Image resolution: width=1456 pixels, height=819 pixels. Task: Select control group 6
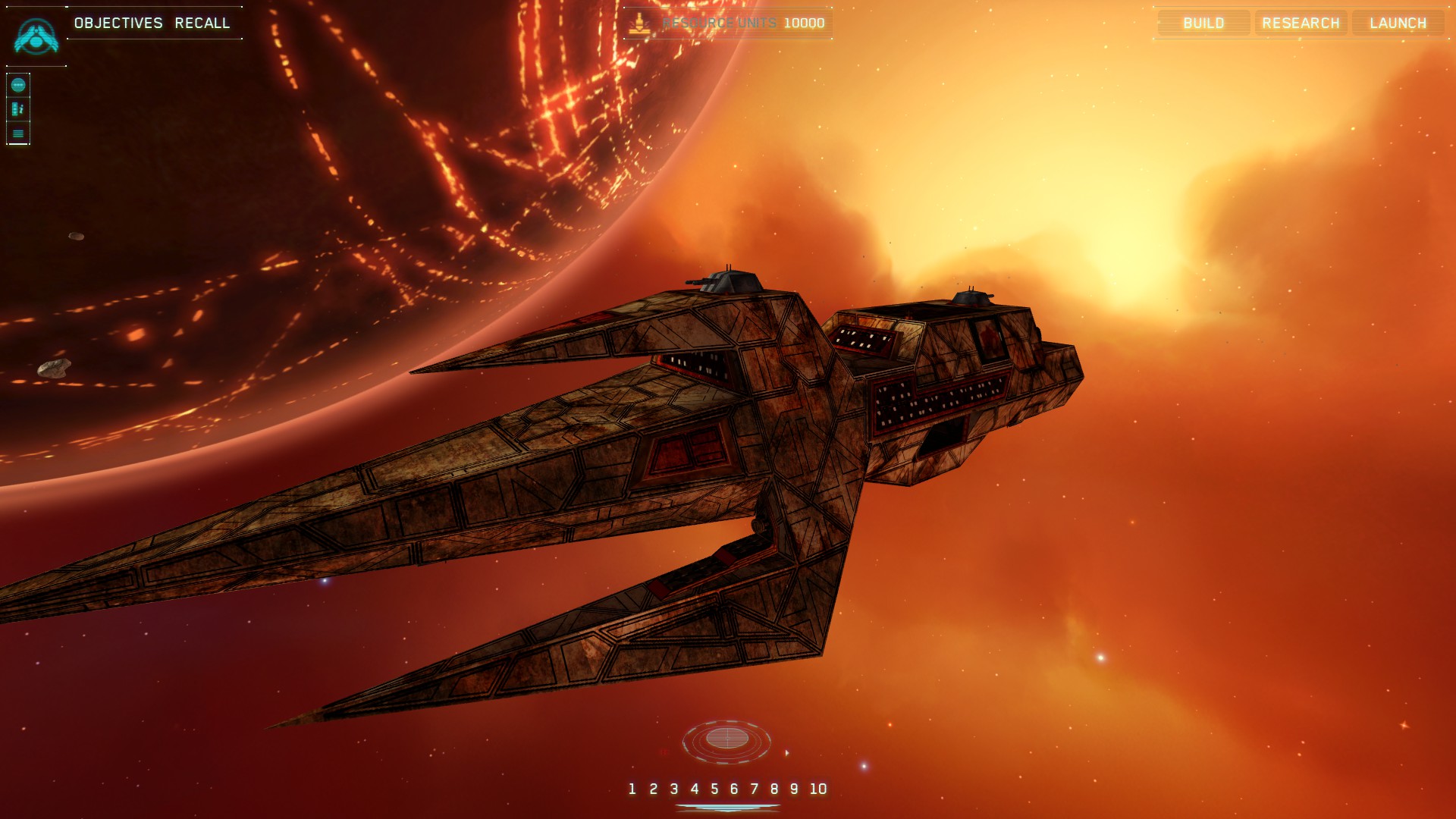click(734, 789)
